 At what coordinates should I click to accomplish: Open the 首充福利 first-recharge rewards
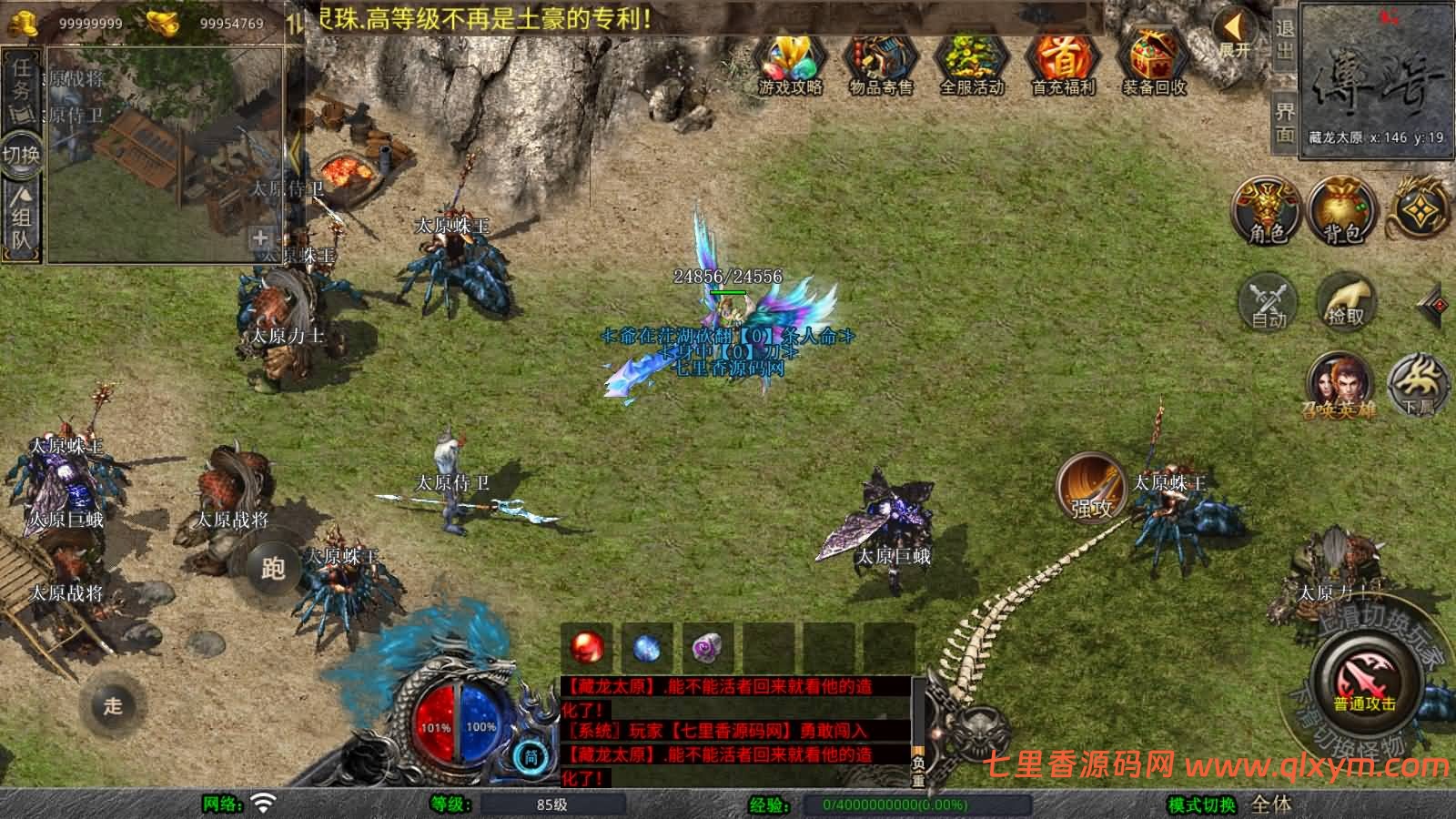(1062, 66)
